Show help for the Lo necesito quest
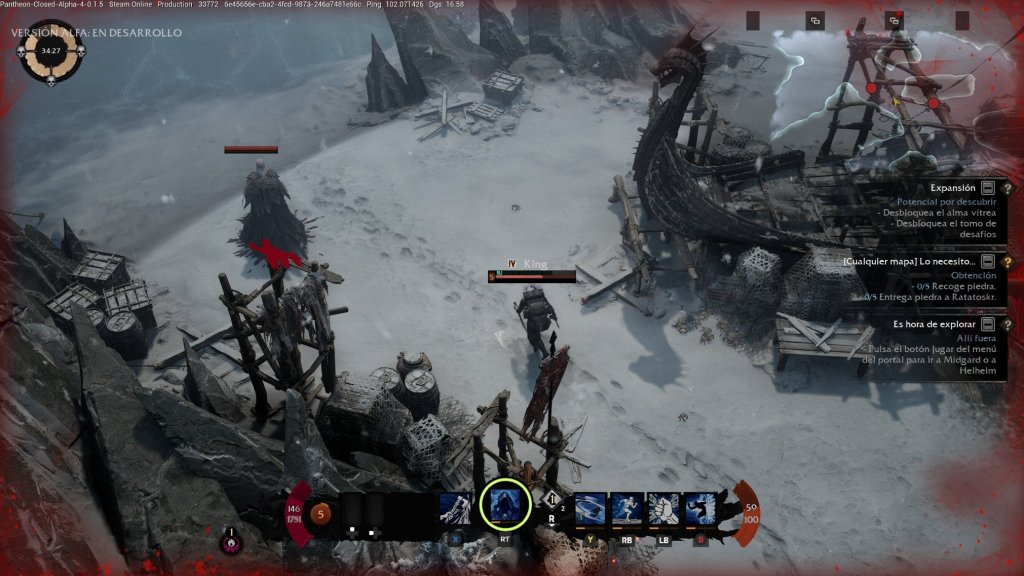This screenshot has height=576, width=1024. click(1007, 261)
